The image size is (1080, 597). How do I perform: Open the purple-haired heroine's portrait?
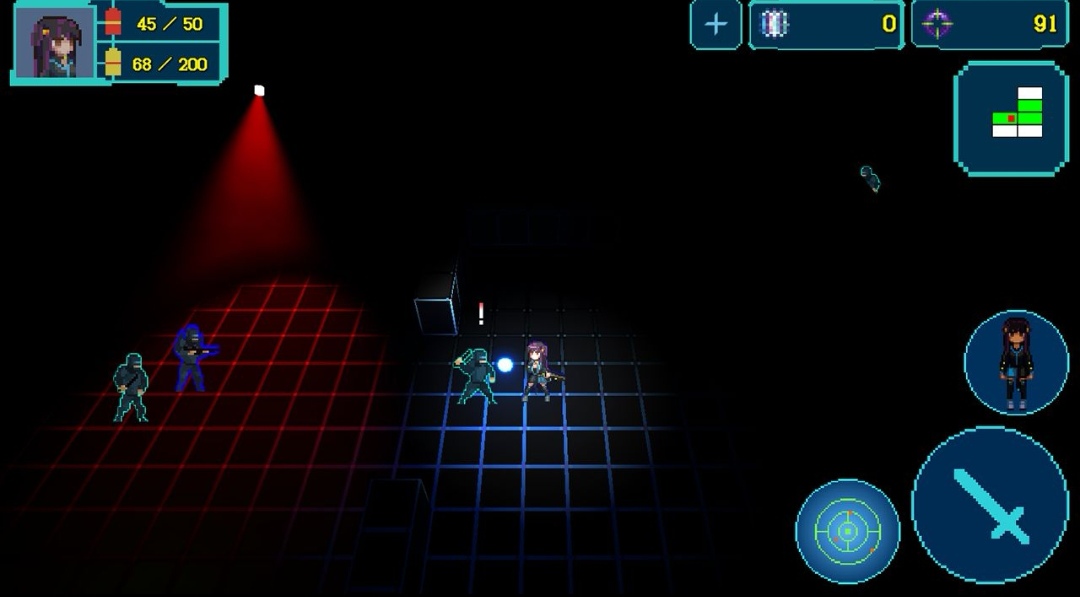(55, 44)
